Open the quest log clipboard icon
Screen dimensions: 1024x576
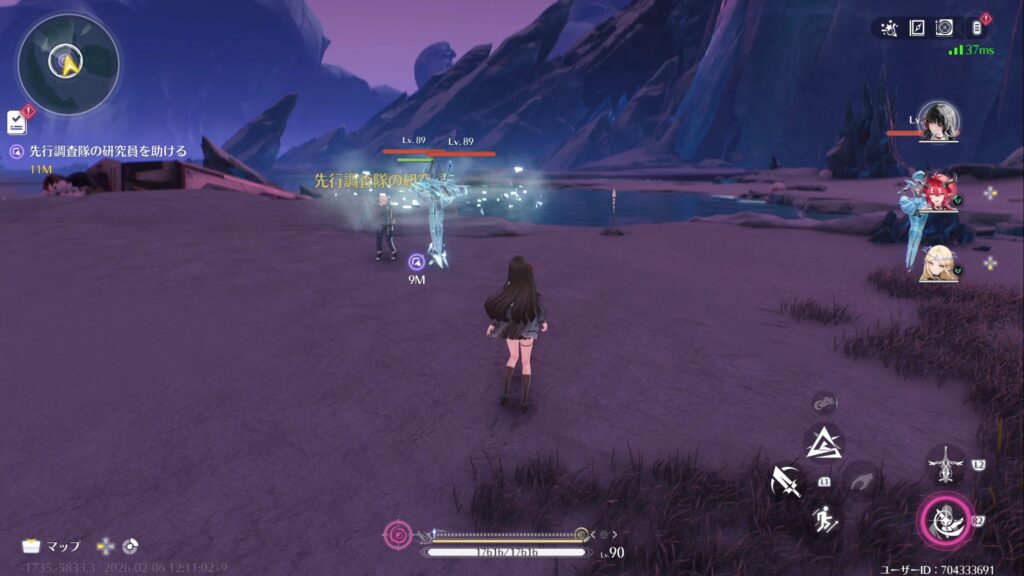16,122
